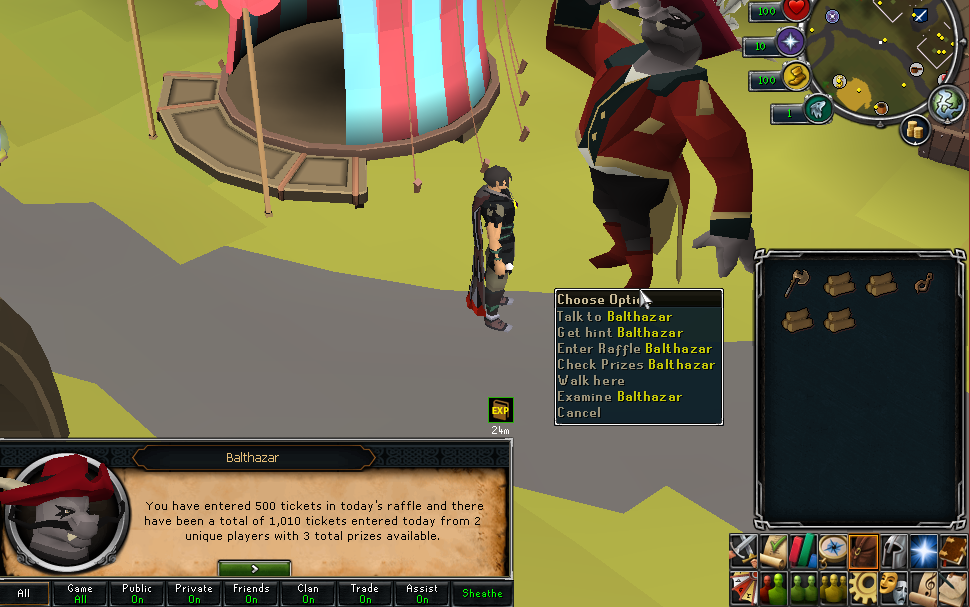Select Get hint Balthazar from menu
970x607 pixels.
tap(619, 332)
